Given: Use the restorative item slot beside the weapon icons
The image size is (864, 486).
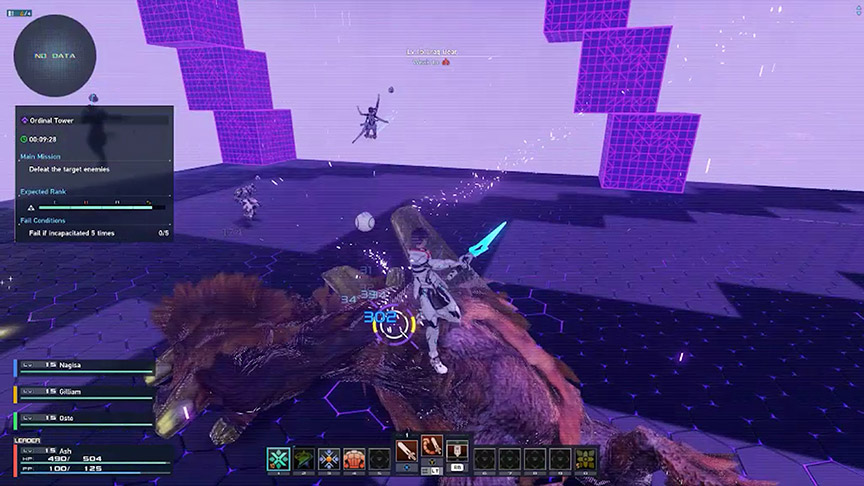Looking at the screenshot, I should [457, 452].
